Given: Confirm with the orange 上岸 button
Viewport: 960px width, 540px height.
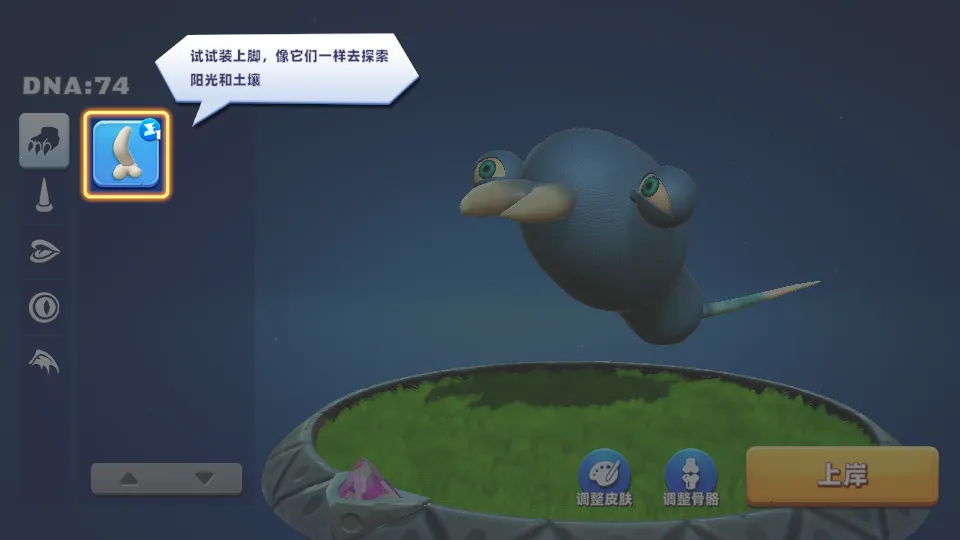Looking at the screenshot, I should pos(842,476).
